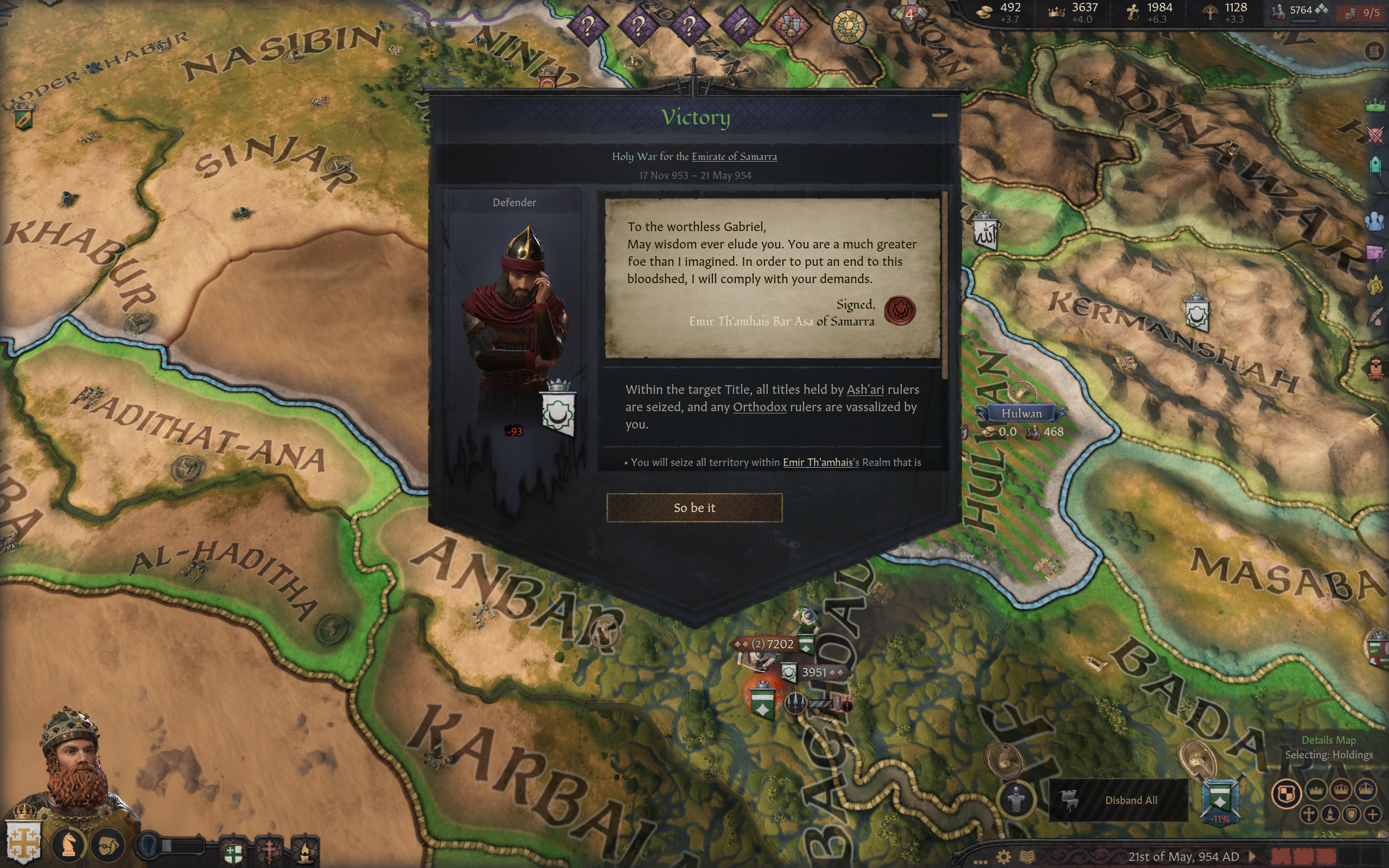Follow the Orthodox faith link
Viewport: 1389px width, 868px height.
760,407
